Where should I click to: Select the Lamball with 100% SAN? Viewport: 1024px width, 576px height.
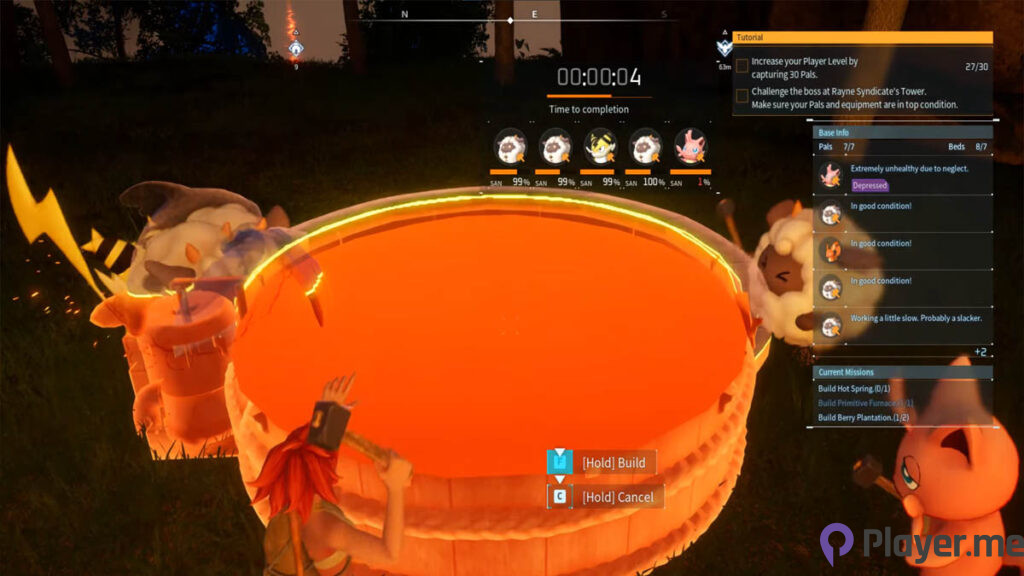pos(645,147)
